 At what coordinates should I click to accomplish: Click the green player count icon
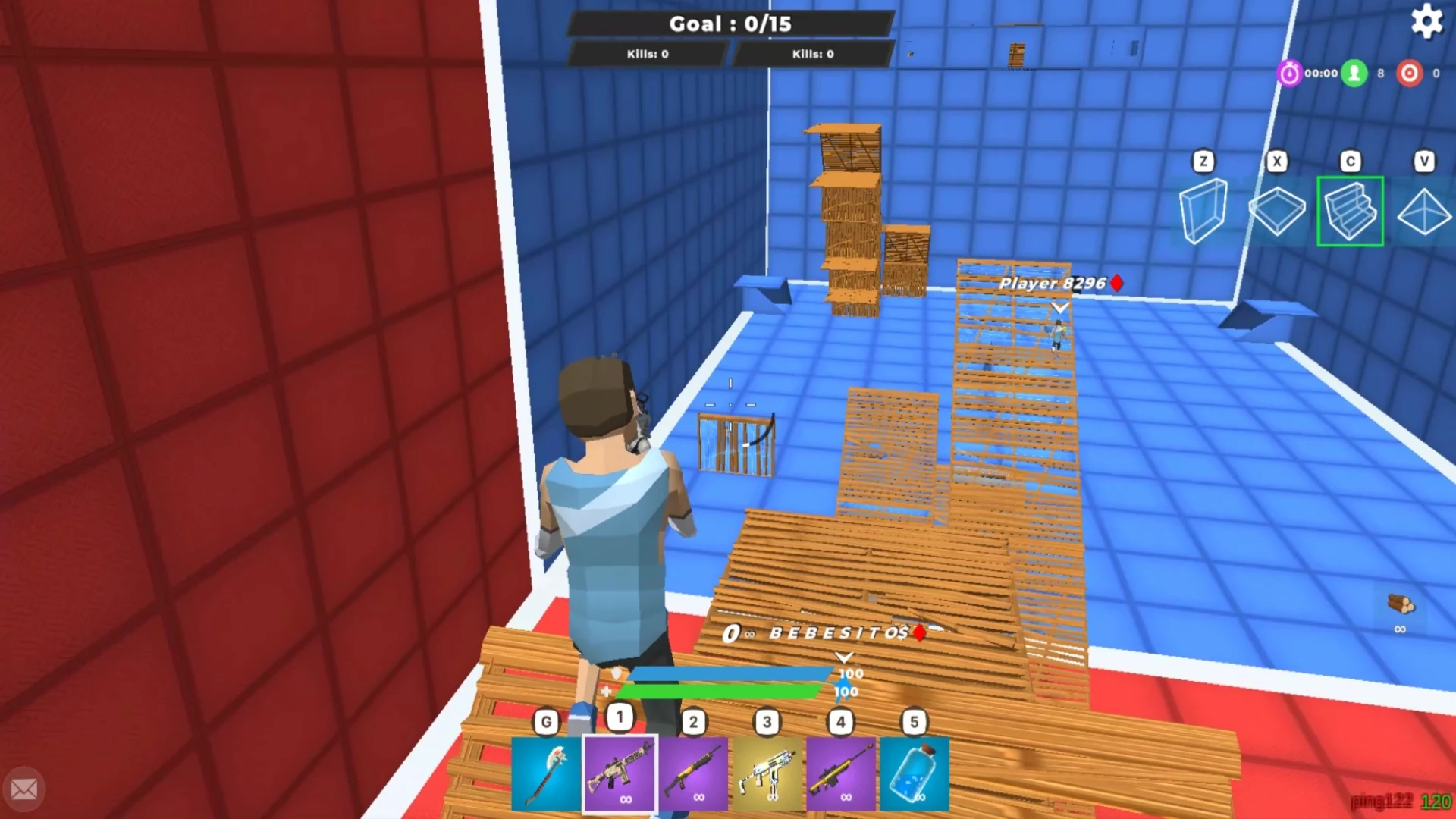(x=1354, y=74)
